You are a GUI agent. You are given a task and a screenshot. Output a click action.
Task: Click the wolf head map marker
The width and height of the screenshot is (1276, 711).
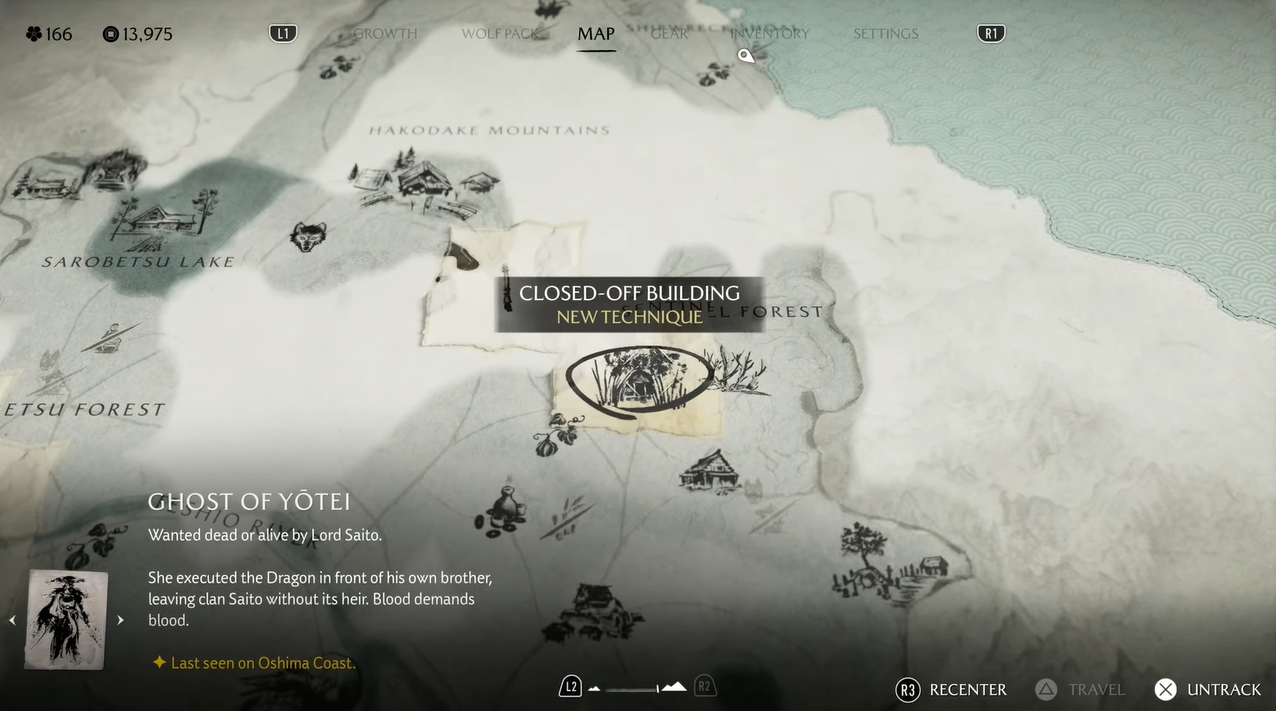tap(308, 237)
